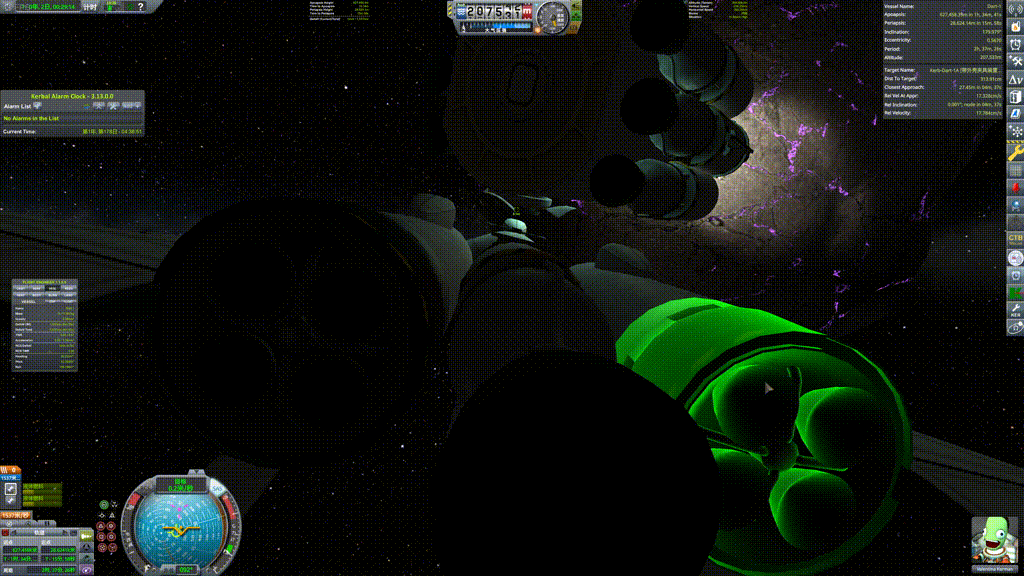Screen dimensions: 1024x576
Task: Select the stability assist SAS mode
Action: pos(103,505)
